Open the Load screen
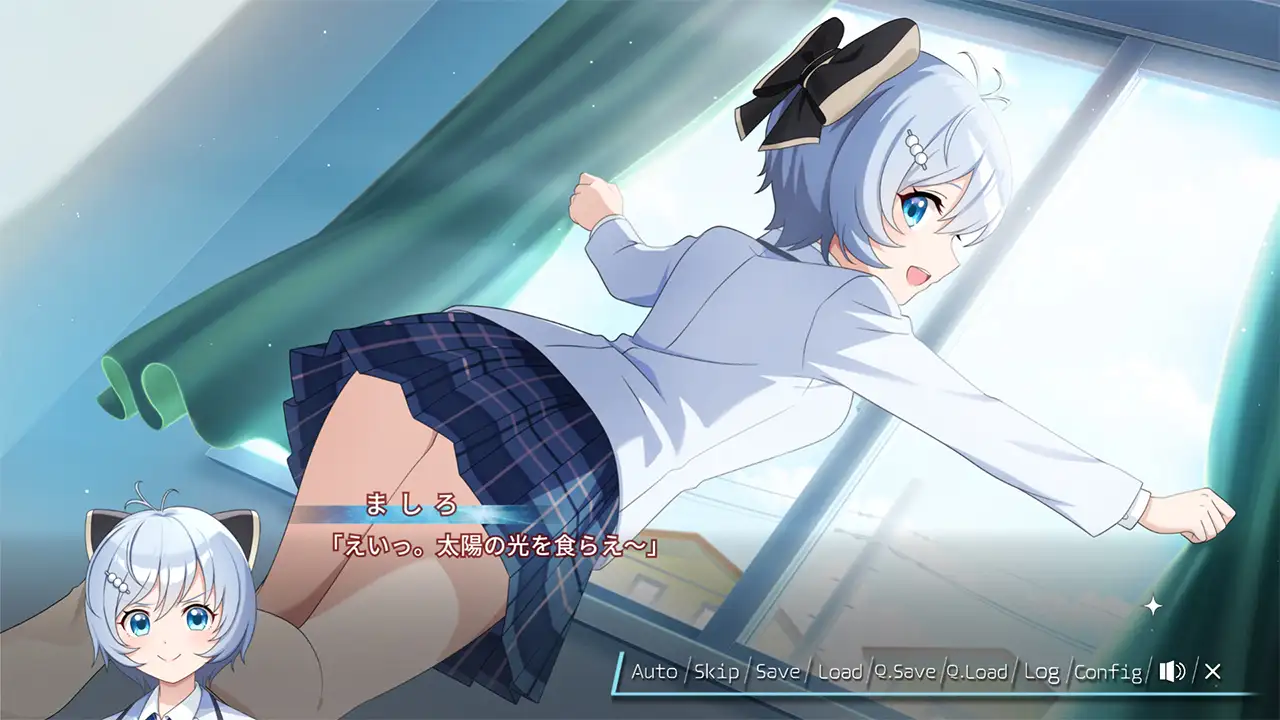This screenshot has width=1280, height=720. click(x=842, y=673)
